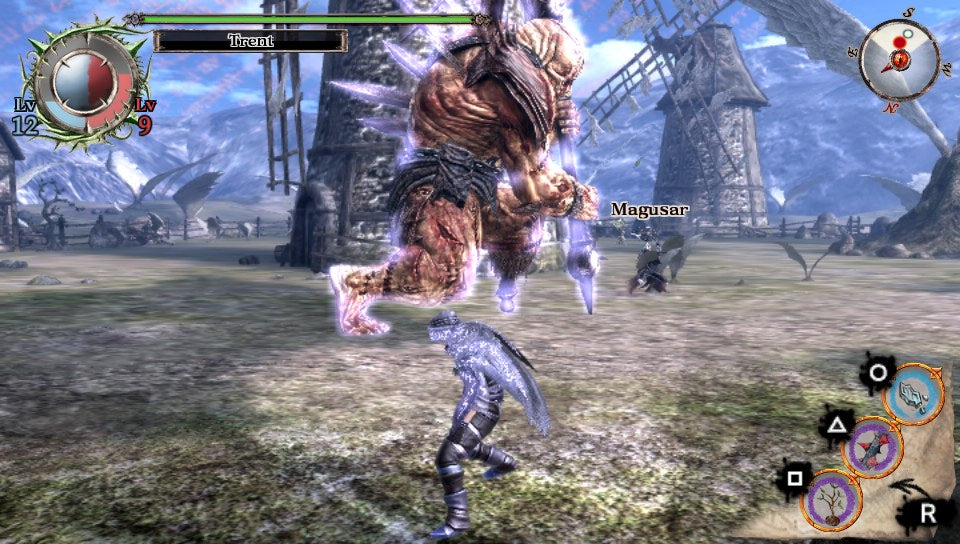
Task: Use the red-winged blade offering
Action: tap(872, 447)
